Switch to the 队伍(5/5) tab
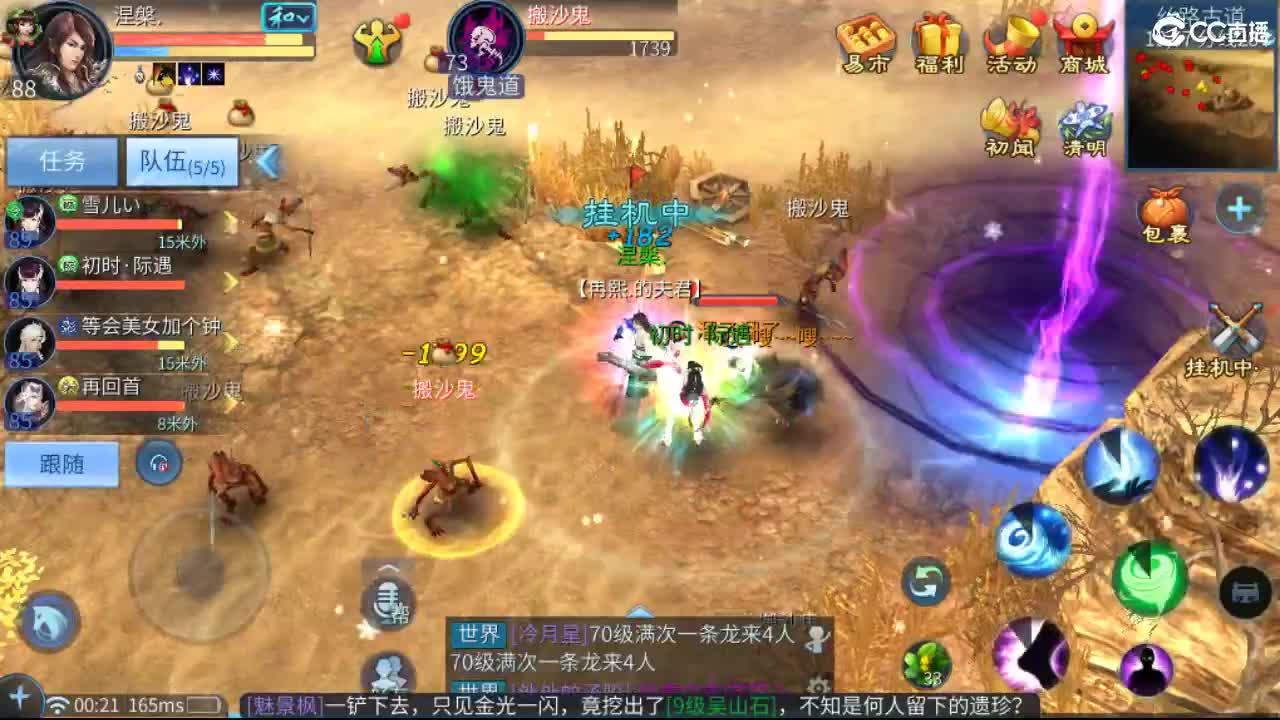The image size is (1280, 720). click(180, 160)
